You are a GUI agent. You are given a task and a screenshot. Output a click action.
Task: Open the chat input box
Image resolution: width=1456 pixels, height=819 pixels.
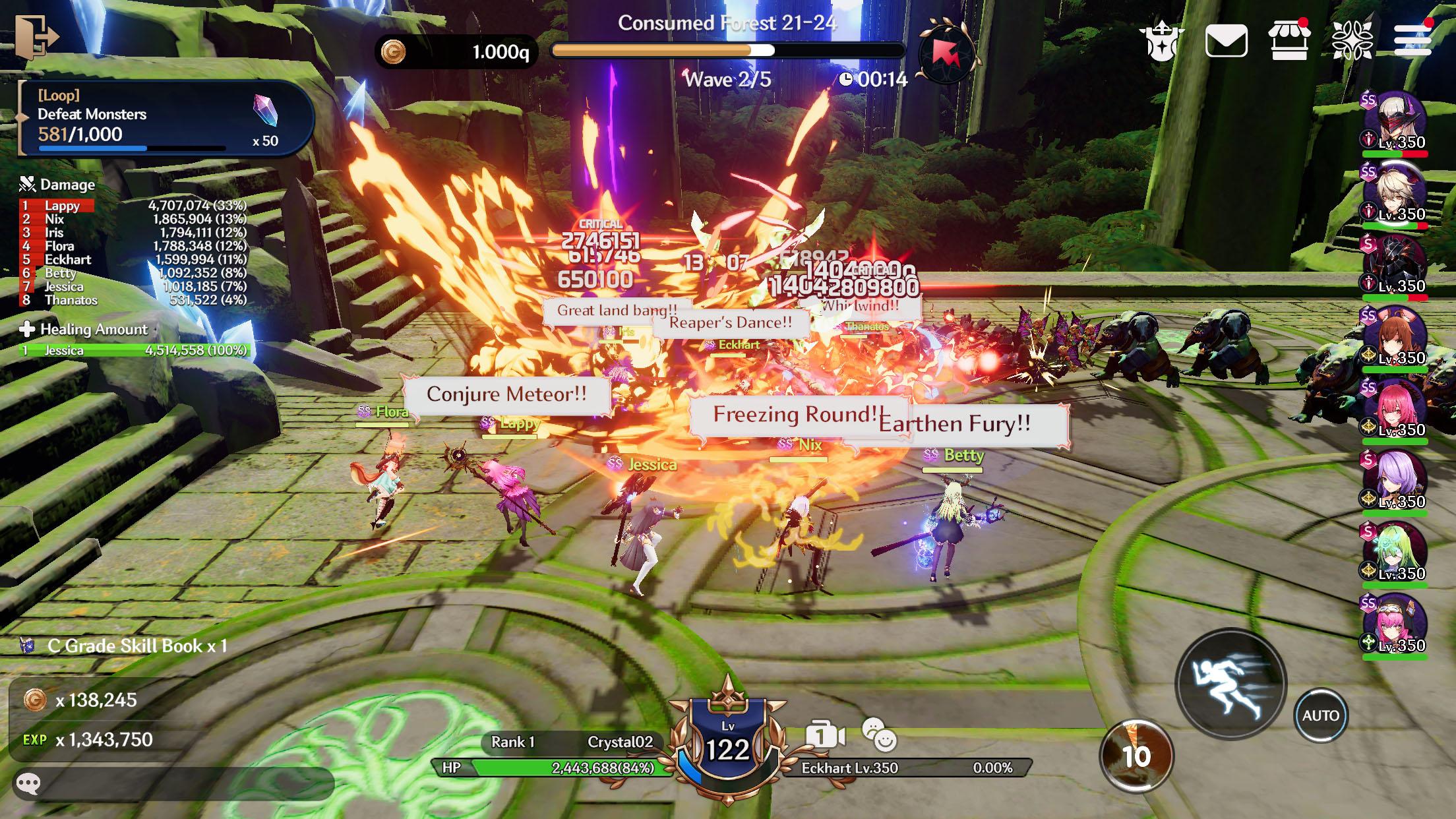171,783
